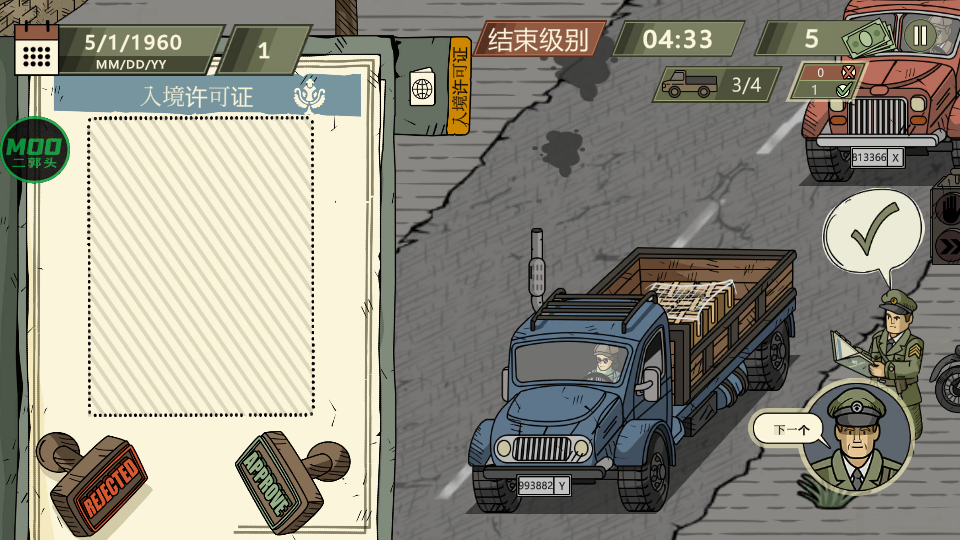Click the green MOO overlay logo

click(34, 150)
